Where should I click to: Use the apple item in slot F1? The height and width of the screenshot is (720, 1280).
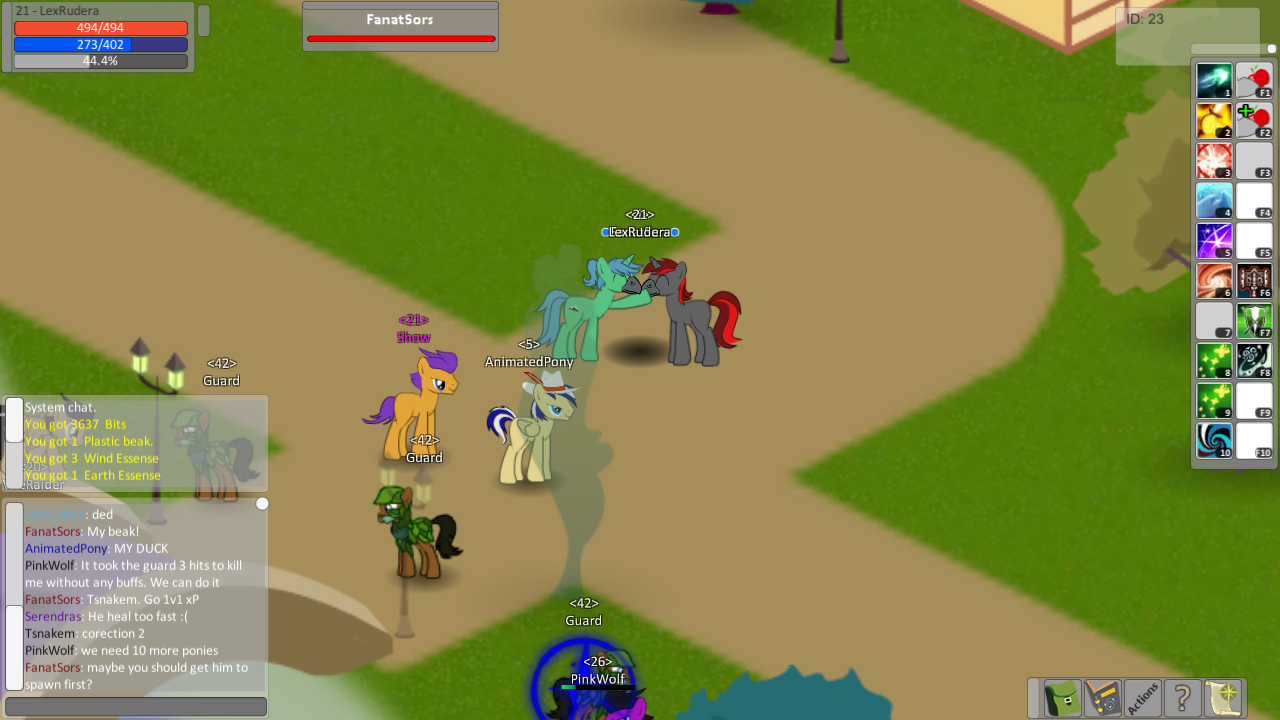point(1254,81)
